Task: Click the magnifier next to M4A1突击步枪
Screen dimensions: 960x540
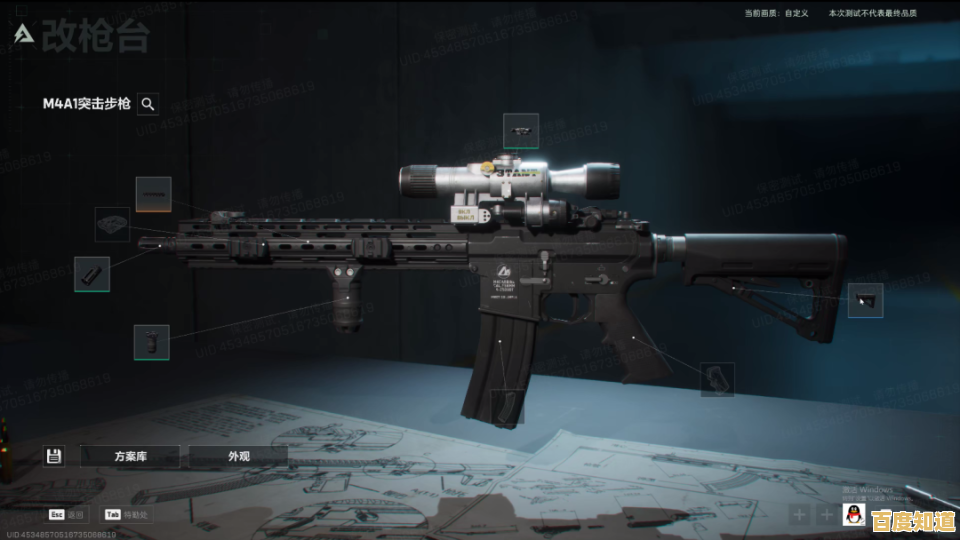Action: [x=148, y=103]
